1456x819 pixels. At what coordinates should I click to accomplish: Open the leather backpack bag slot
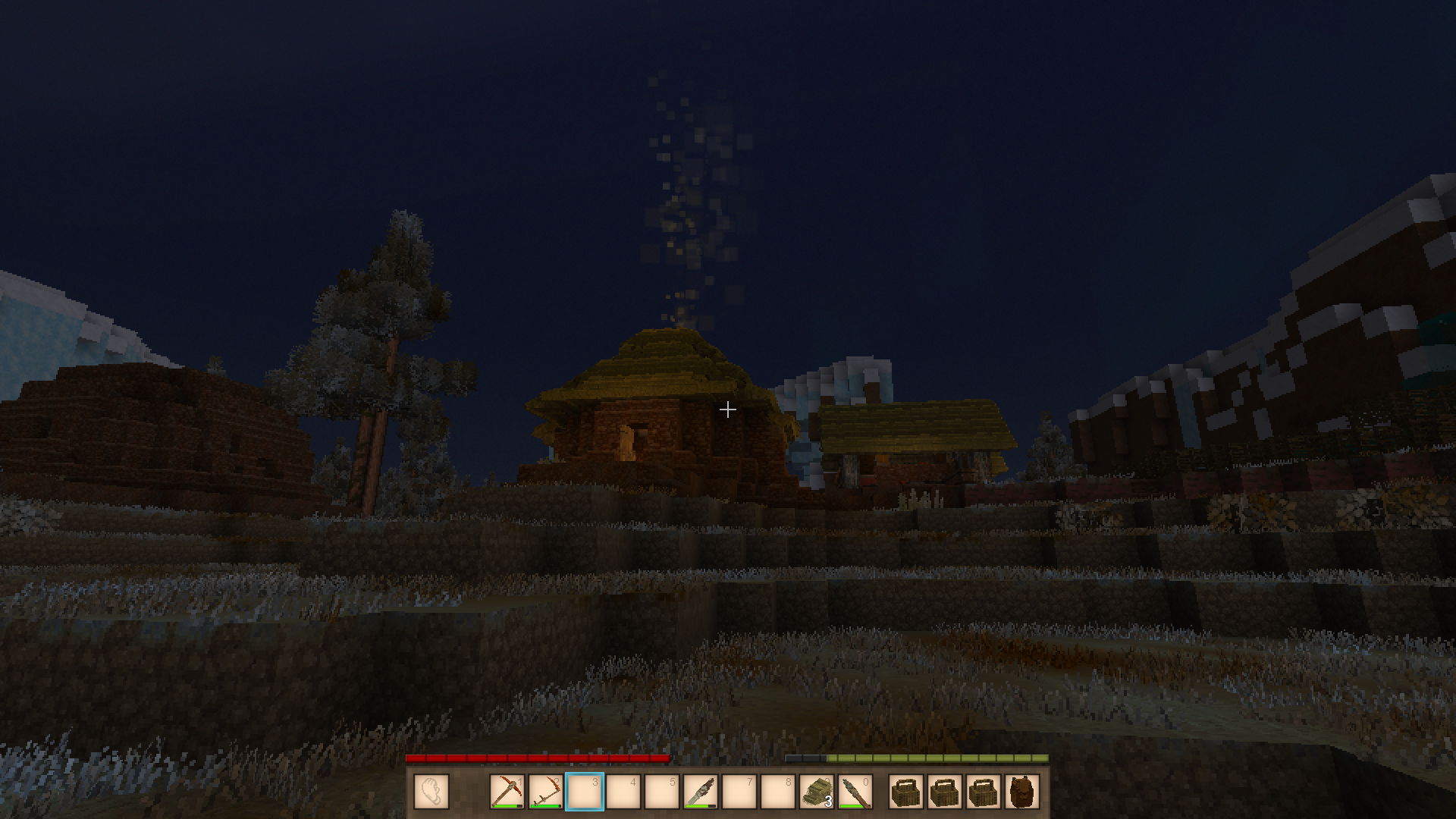pyautogui.click(x=1021, y=792)
